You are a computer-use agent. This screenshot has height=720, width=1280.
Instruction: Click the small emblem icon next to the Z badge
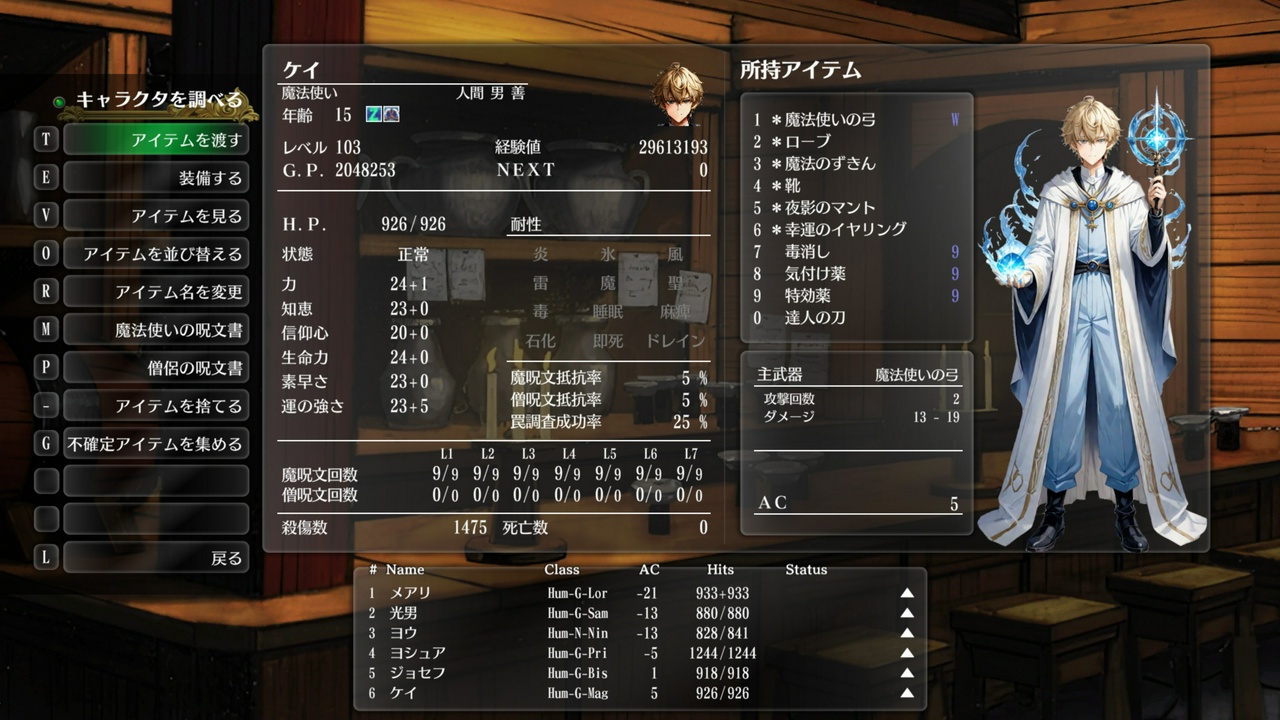[390, 115]
